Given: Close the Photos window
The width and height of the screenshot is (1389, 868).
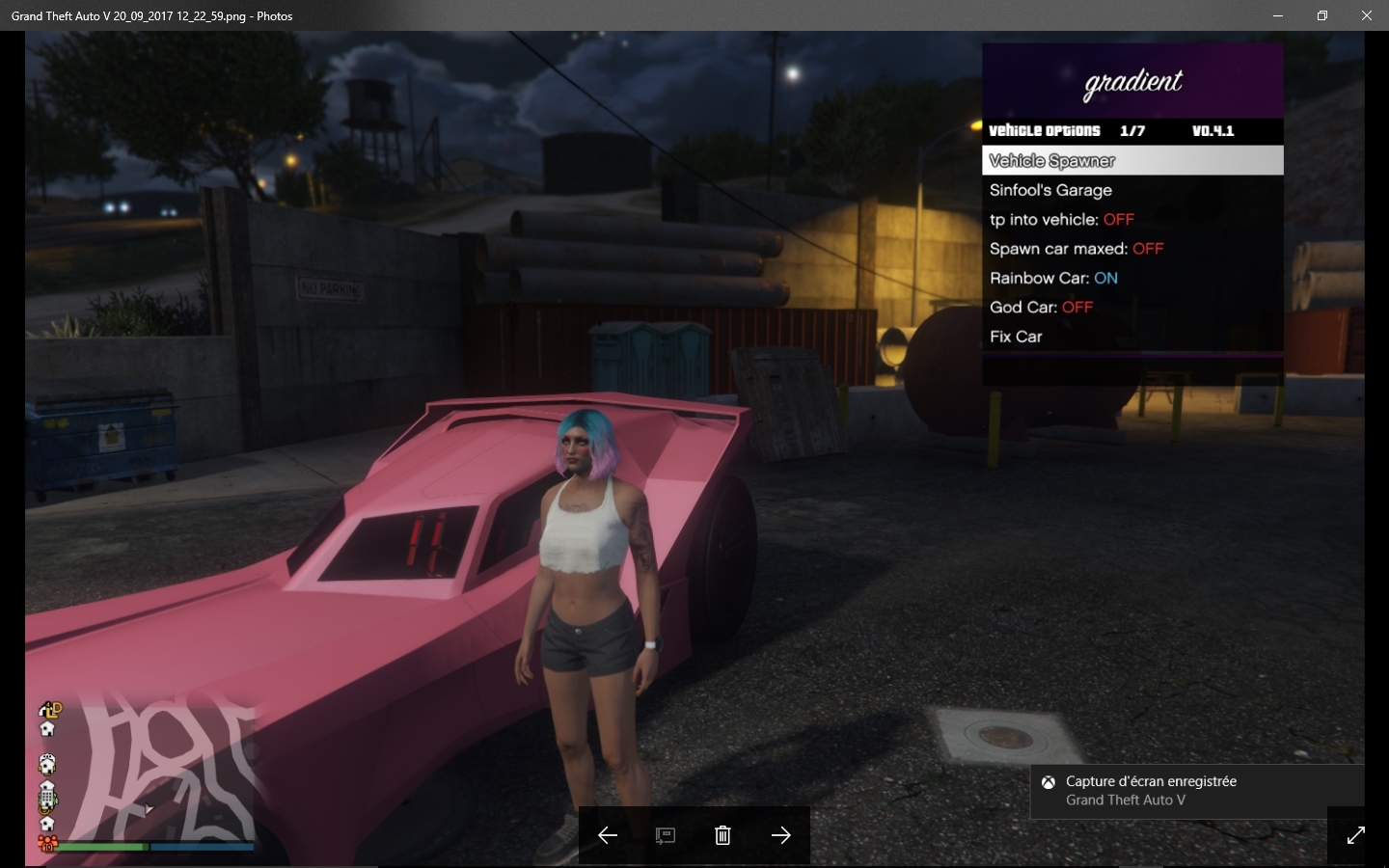Looking at the screenshot, I should (1366, 15).
